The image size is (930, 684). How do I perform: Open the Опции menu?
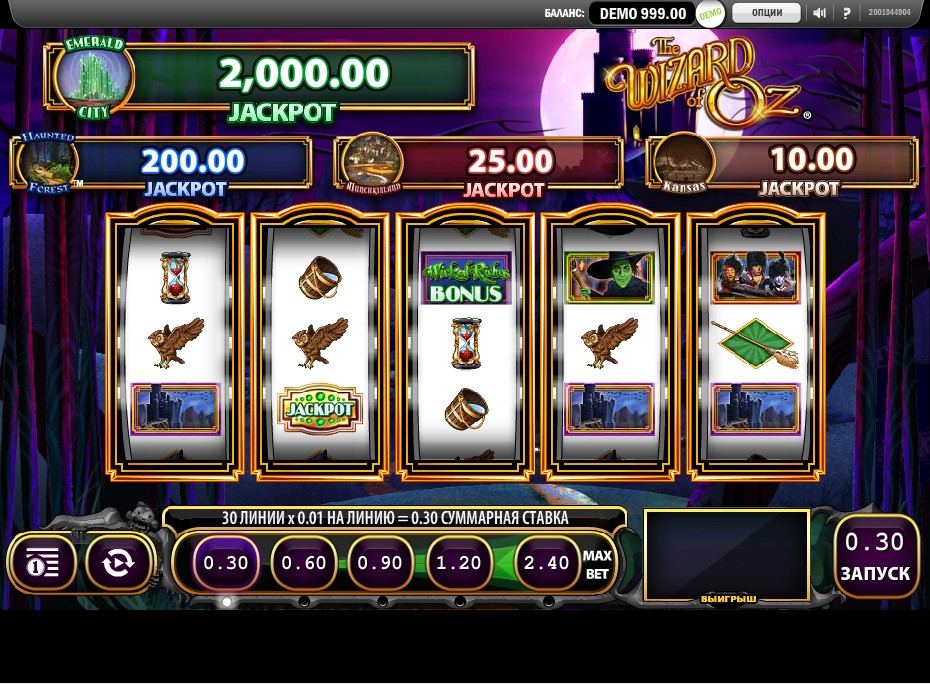point(766,13)
